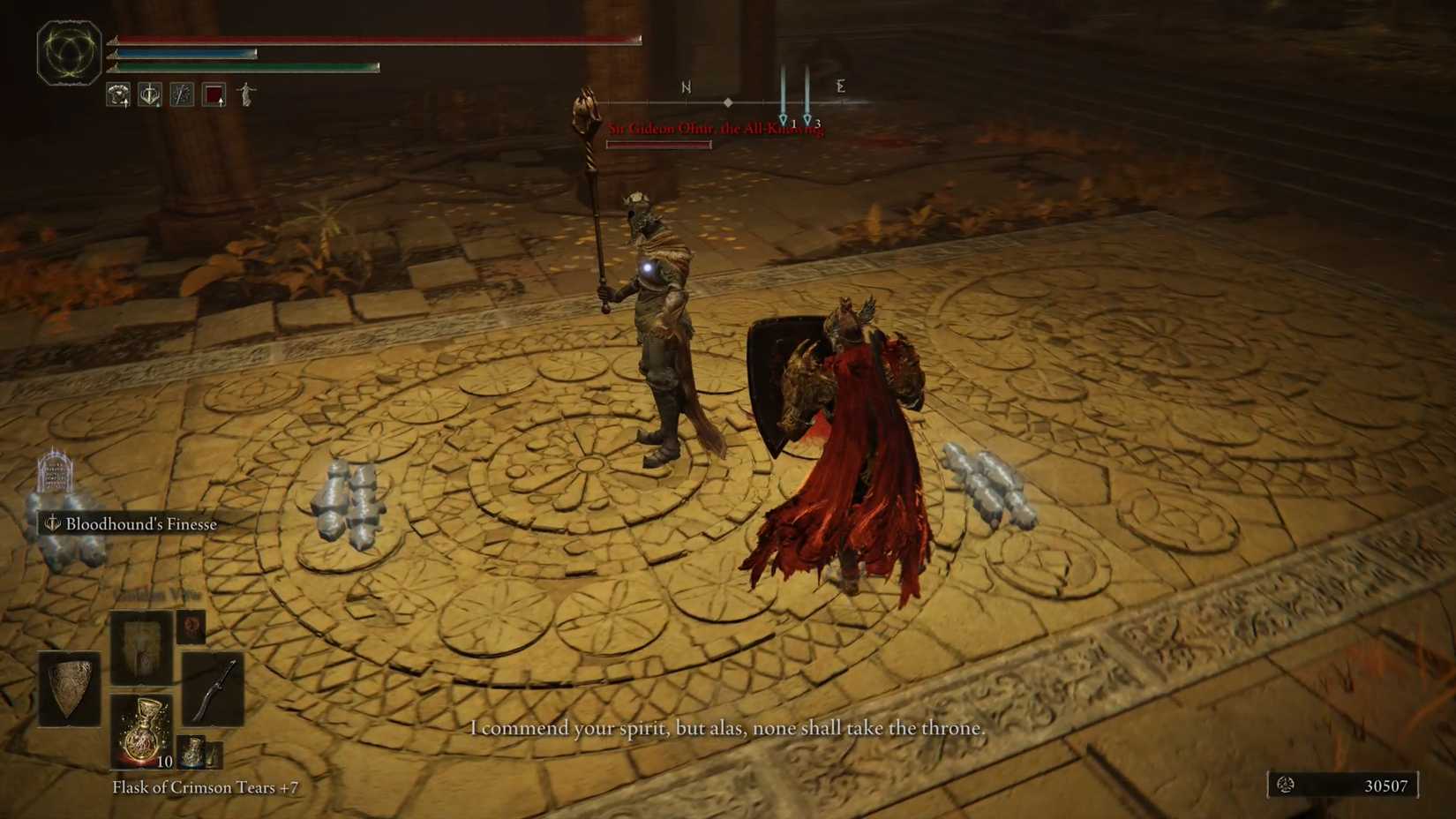Screen dimensions: 1456x819
Task: Click the anchor-shaped Golden Vow buff icon
Action: (149, 94)
